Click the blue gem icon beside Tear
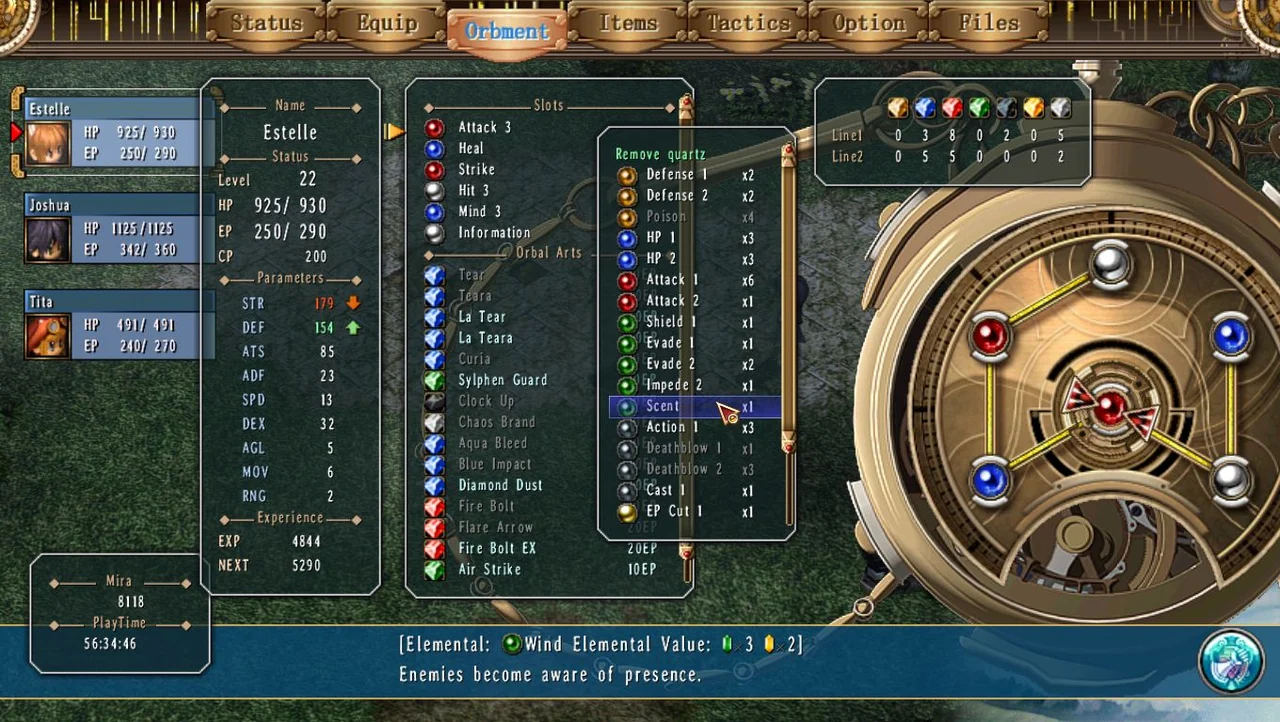Screen dimensions: 1280x722 point(434,274)
